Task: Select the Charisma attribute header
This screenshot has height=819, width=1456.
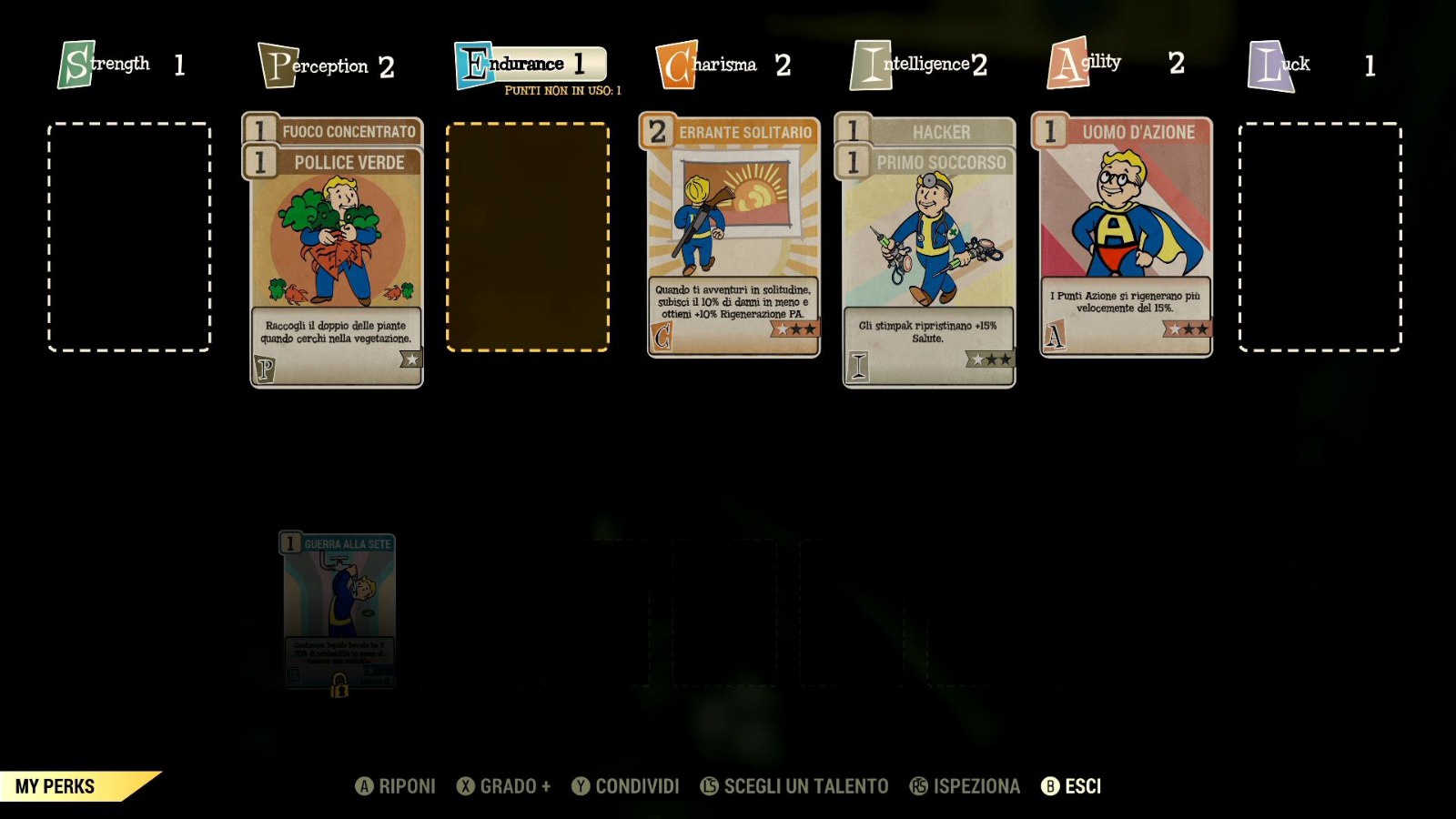Action: pyautogui.click(x=723, y=65)
